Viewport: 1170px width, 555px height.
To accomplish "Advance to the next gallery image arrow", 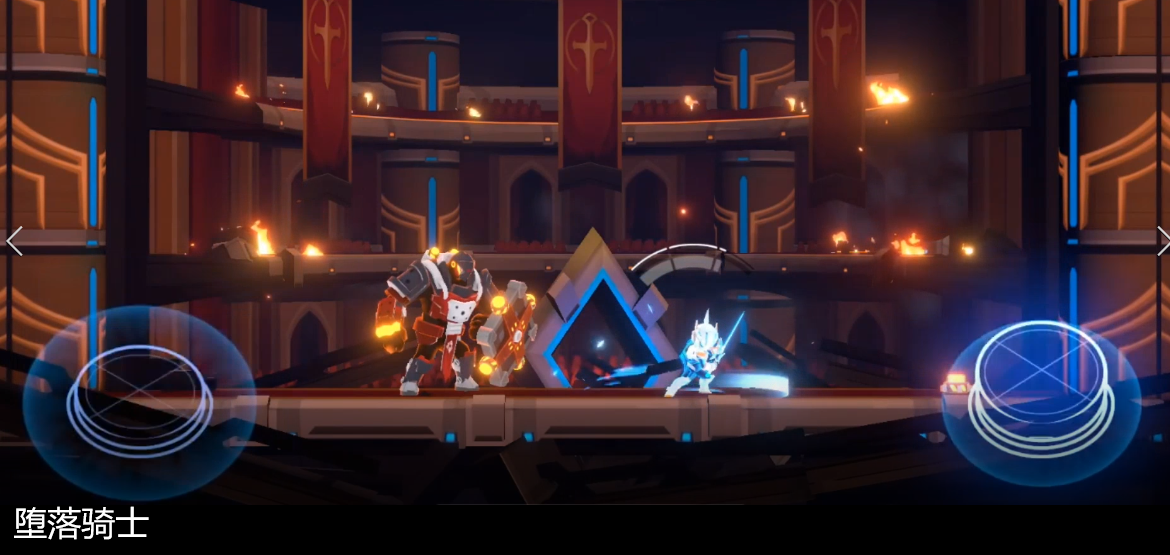I will [1160, 241].
